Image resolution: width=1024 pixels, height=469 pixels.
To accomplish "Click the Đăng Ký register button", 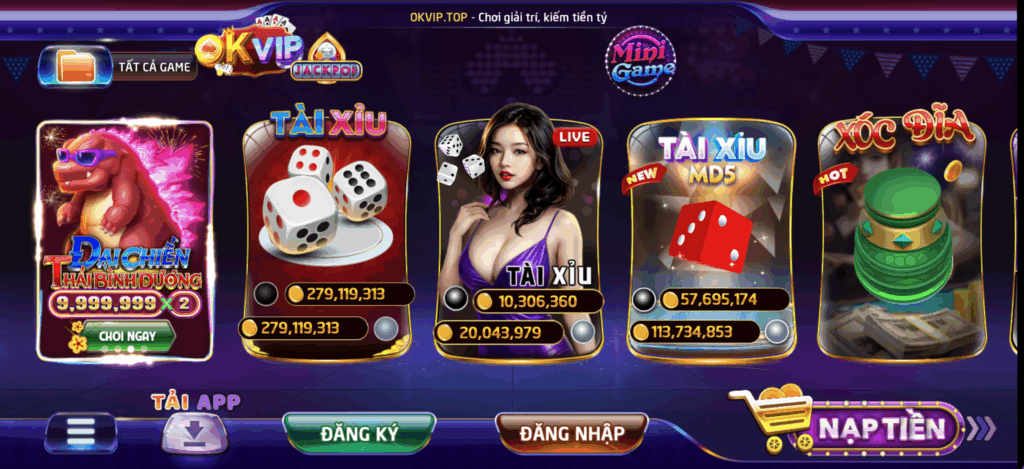I will (x=359, y=433).
